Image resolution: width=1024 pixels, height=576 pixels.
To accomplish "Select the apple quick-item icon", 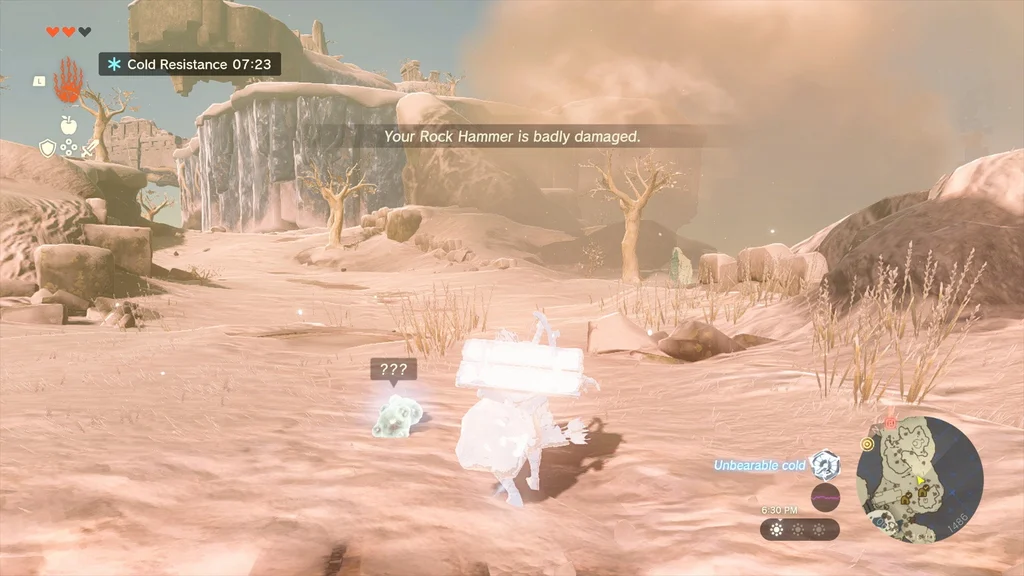I will (68, 125).
